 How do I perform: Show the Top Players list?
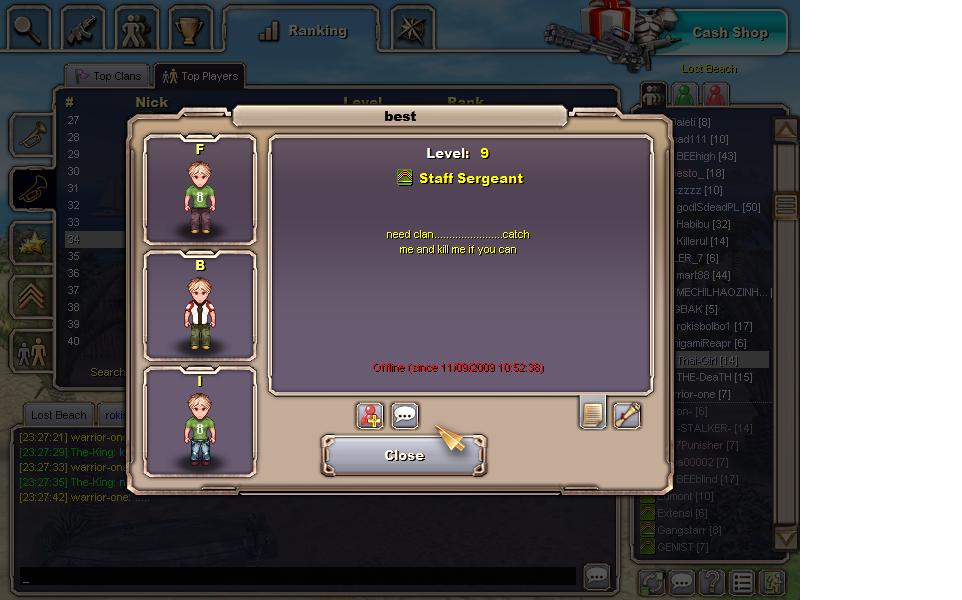200,76
